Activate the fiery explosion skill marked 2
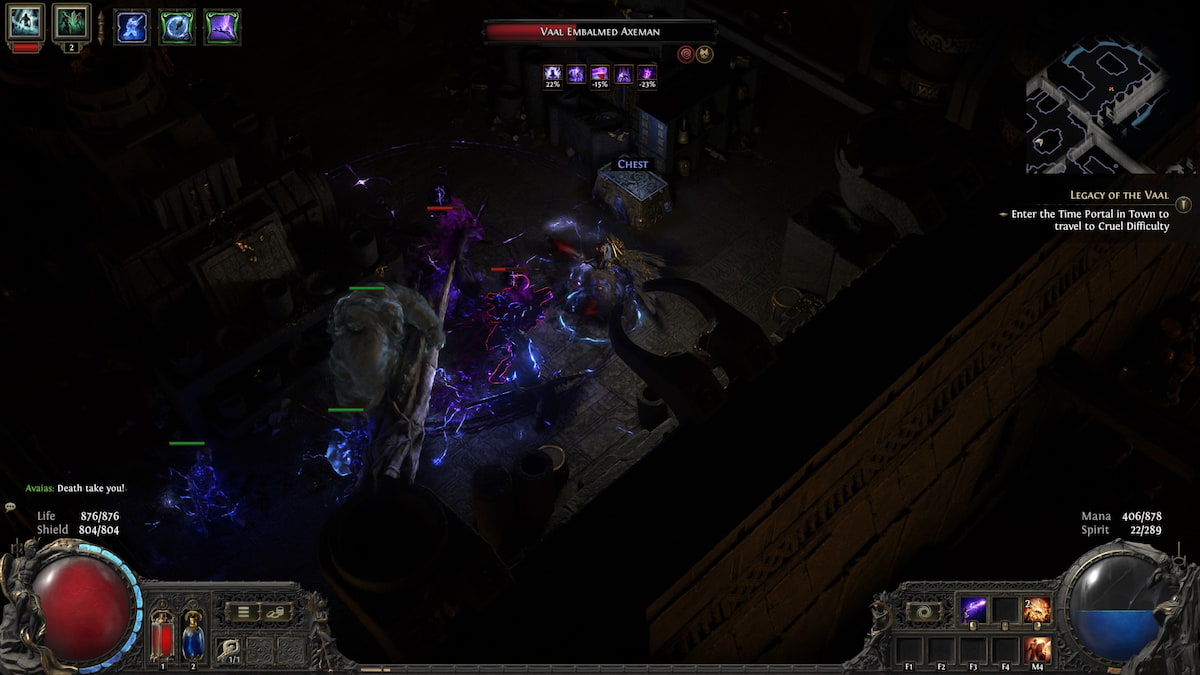The image size is (1200, 675). 1037,610
